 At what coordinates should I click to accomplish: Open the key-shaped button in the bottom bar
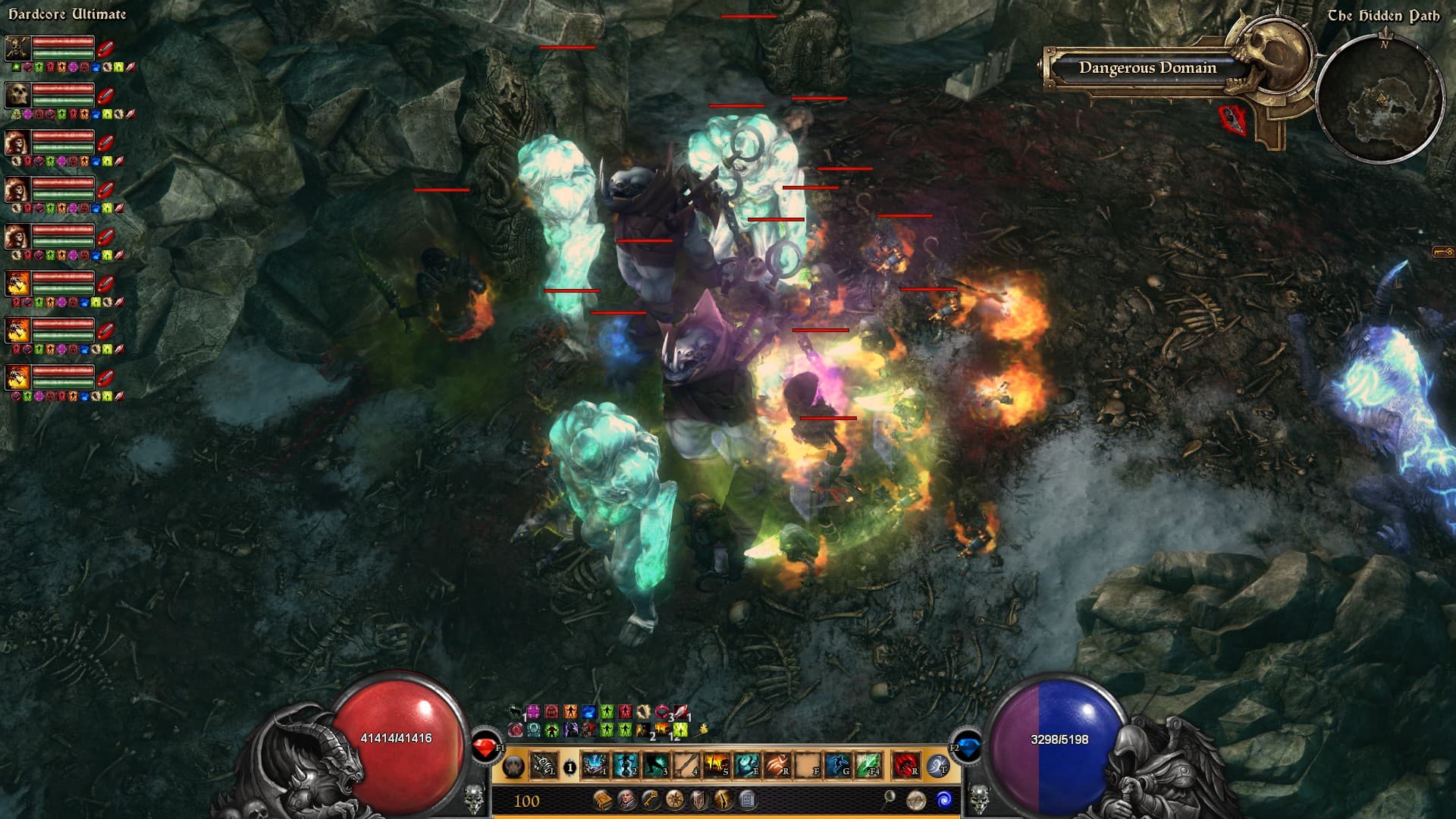point(651,800)
